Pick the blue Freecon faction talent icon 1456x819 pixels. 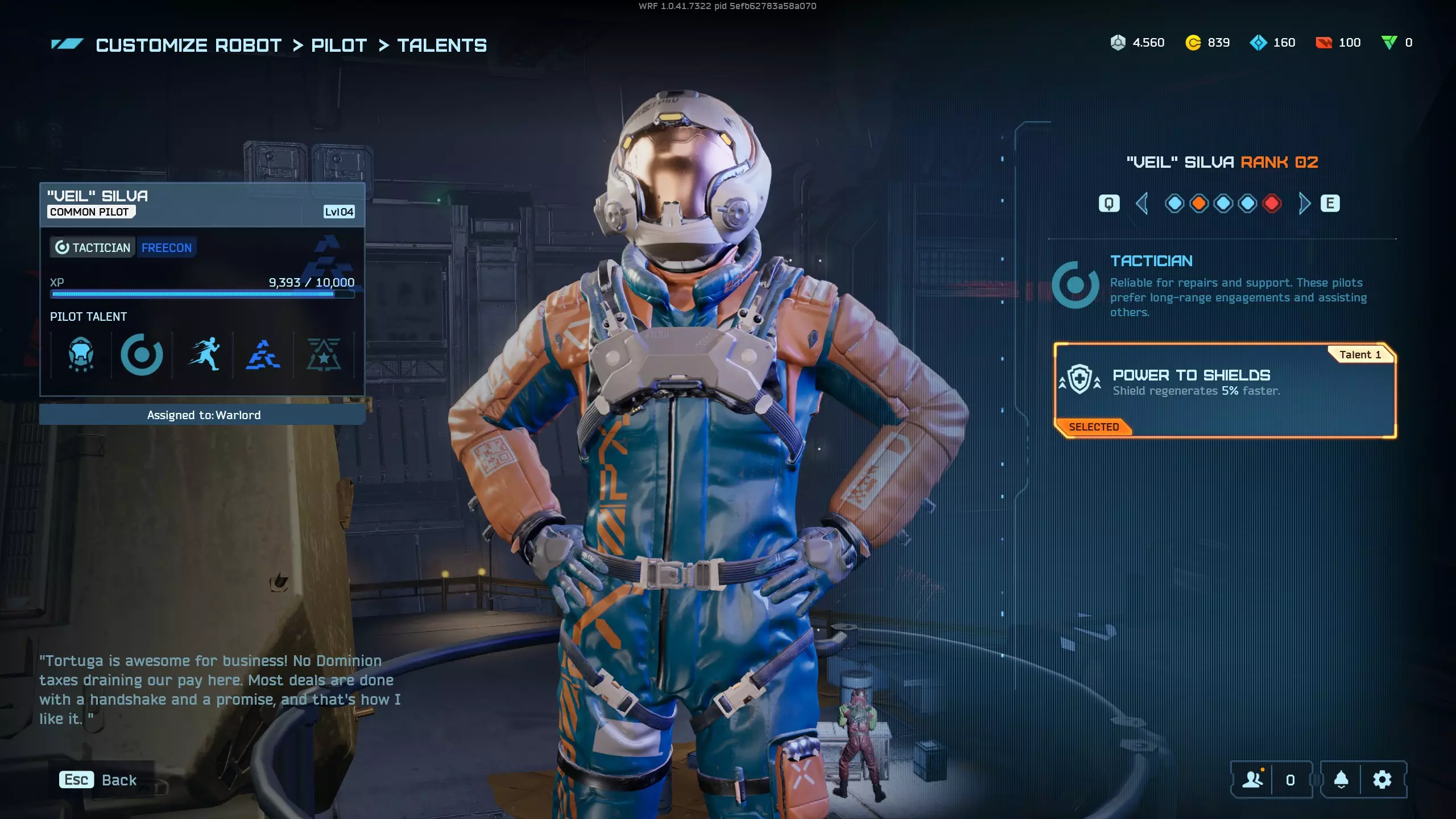pyautogui.click(x=263, y=355)
